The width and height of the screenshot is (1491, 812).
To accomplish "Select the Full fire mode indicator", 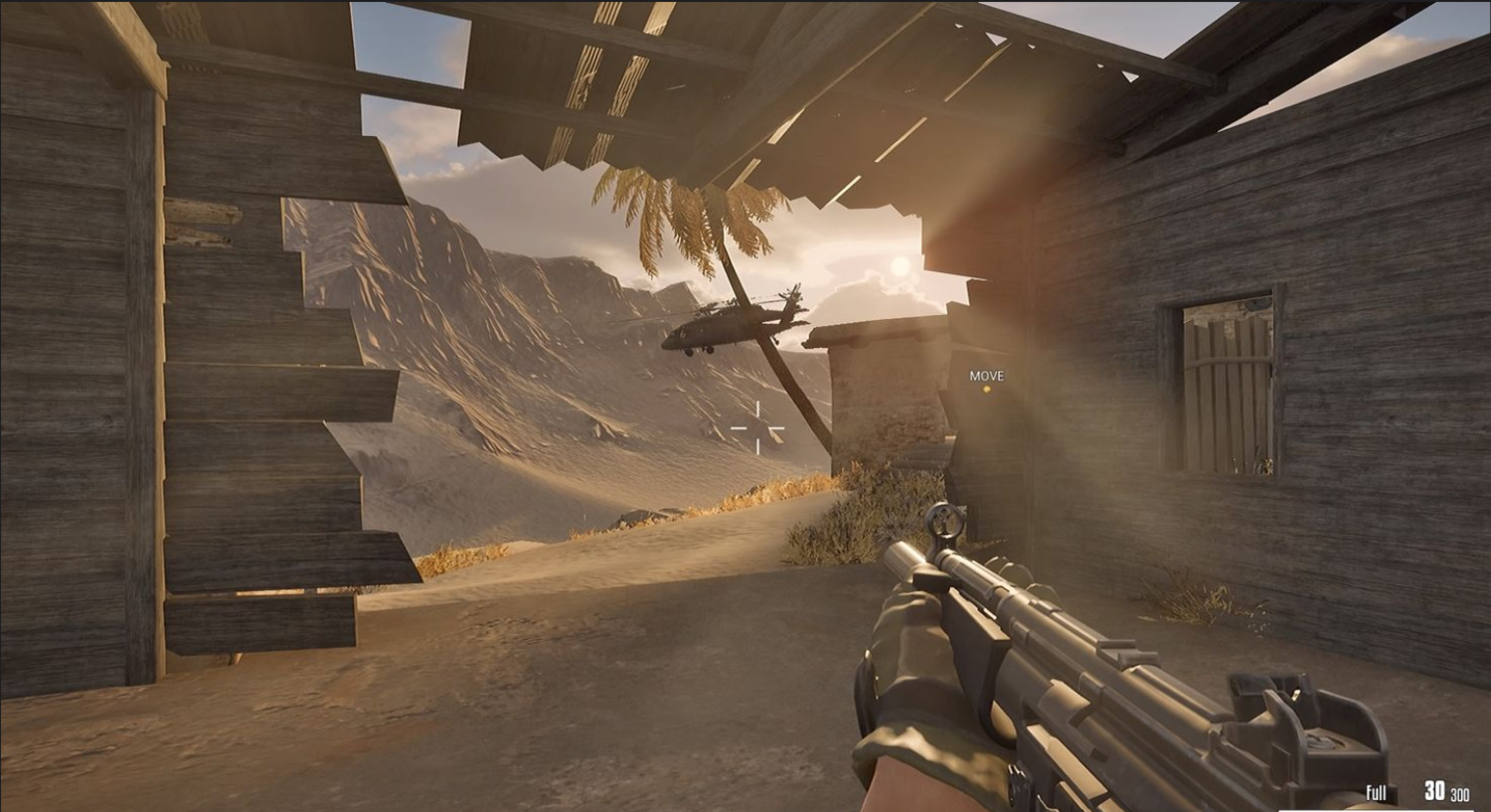I will pos(1376,792).
